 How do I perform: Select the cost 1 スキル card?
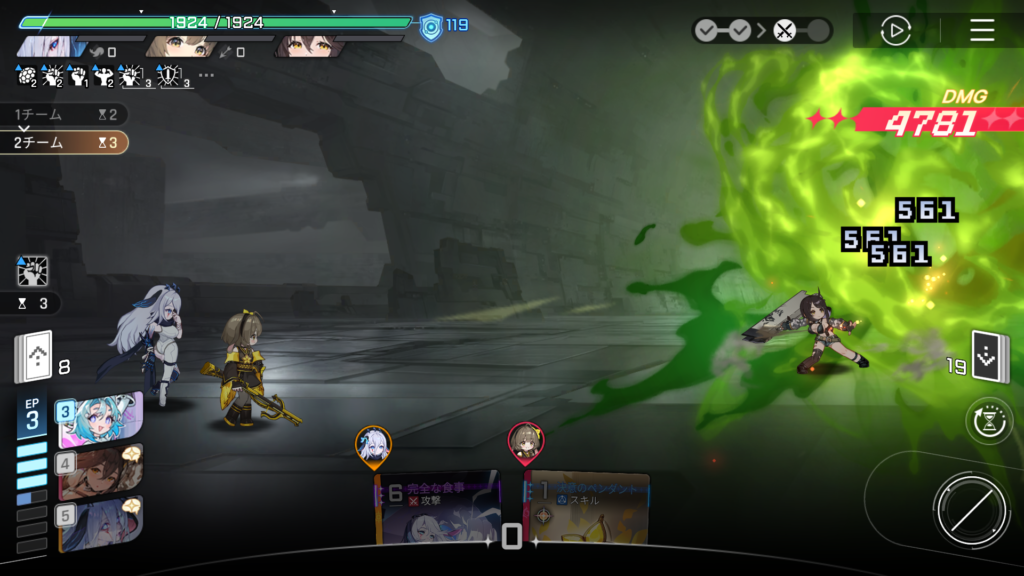(x=588, y=508)
